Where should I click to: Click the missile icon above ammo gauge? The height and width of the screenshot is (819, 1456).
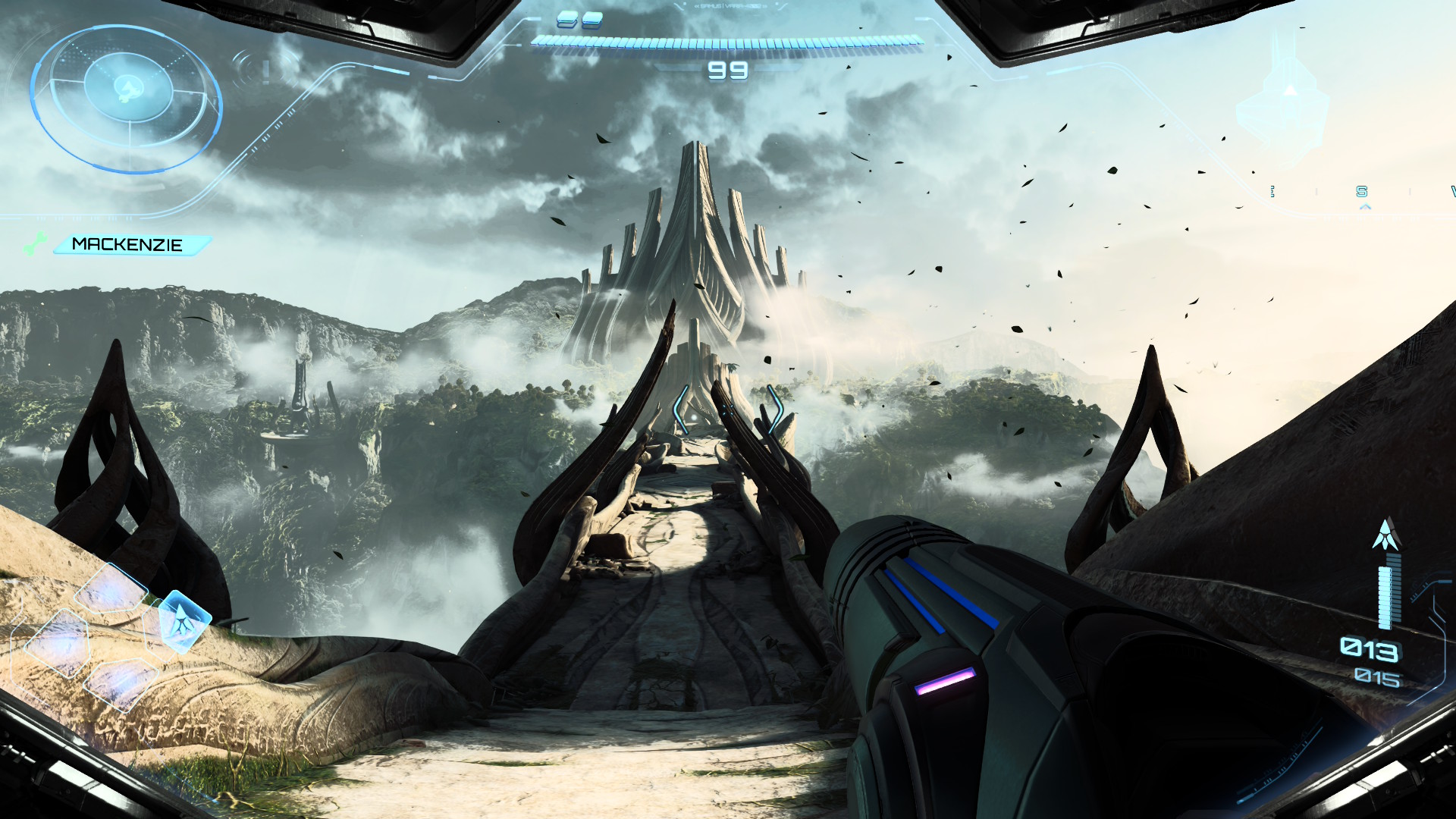(x=1386, y=535)
